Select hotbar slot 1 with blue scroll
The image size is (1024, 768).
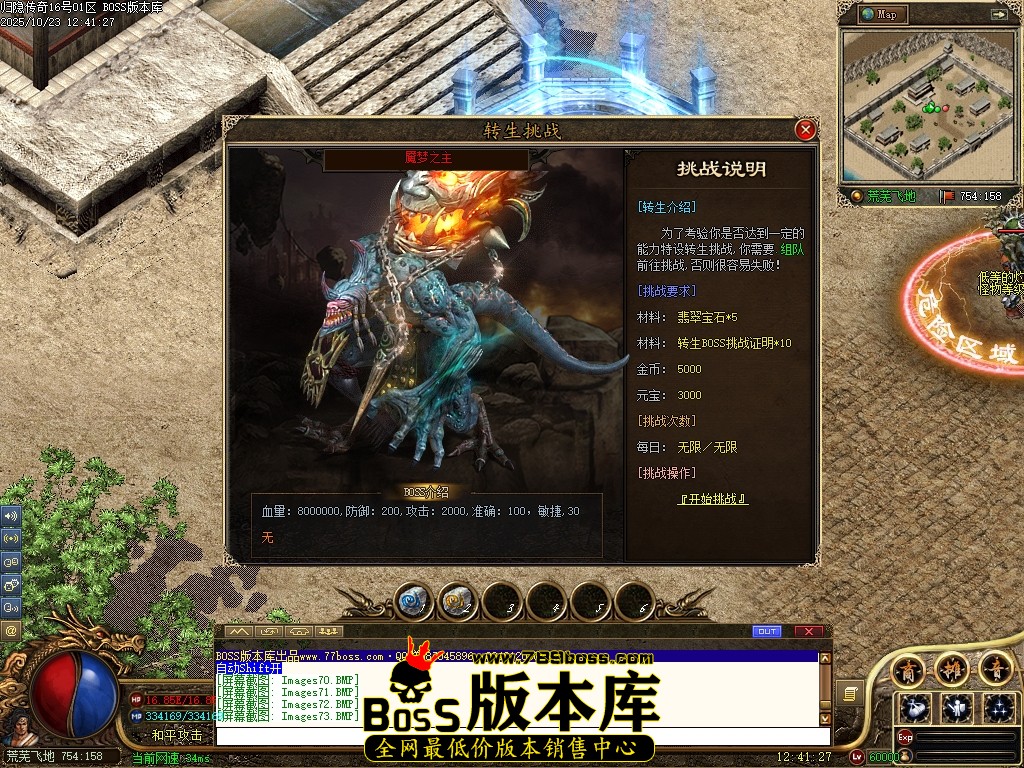coord(415,601)
